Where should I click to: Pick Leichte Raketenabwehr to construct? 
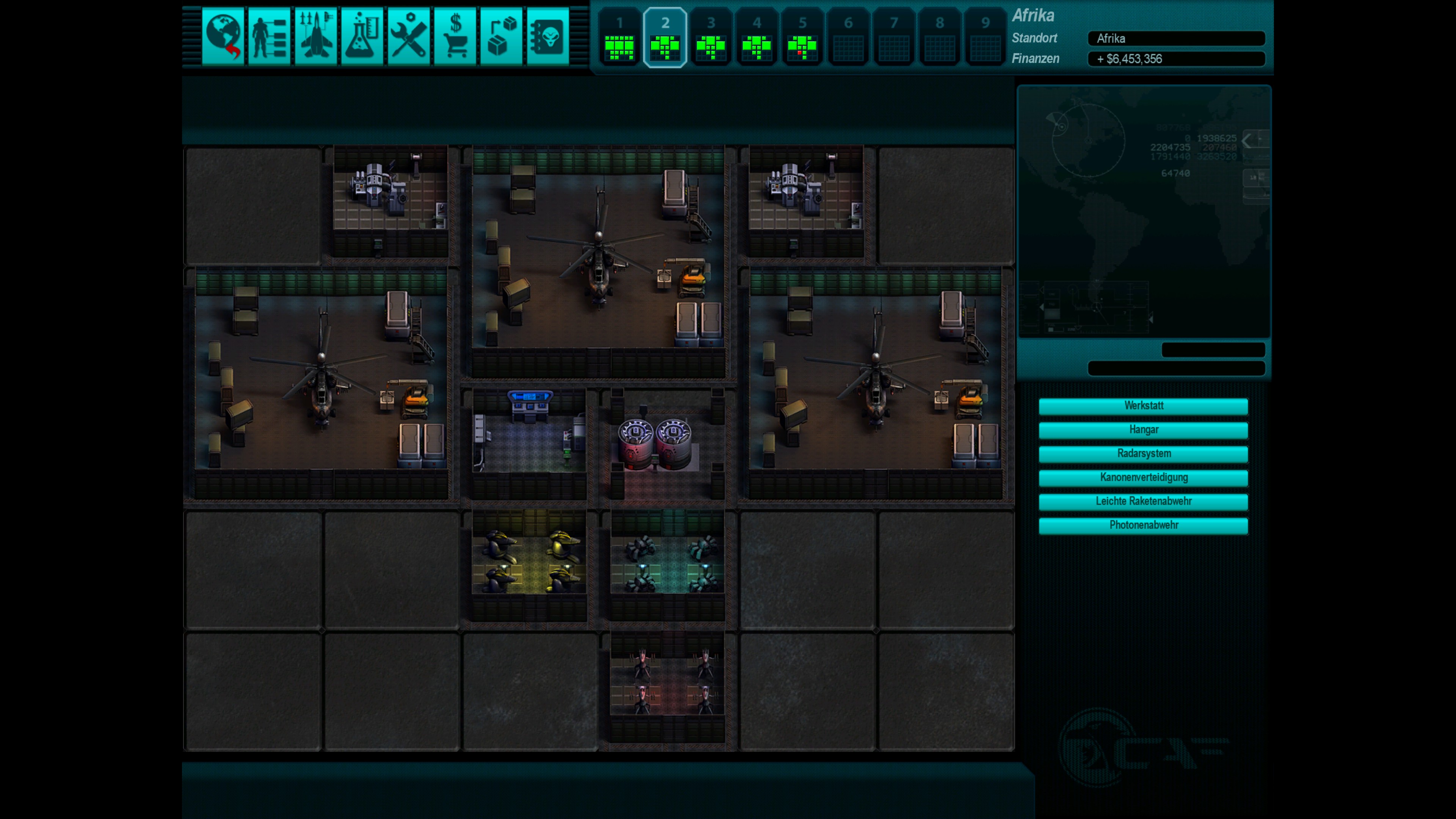[x=1143, y=501]
